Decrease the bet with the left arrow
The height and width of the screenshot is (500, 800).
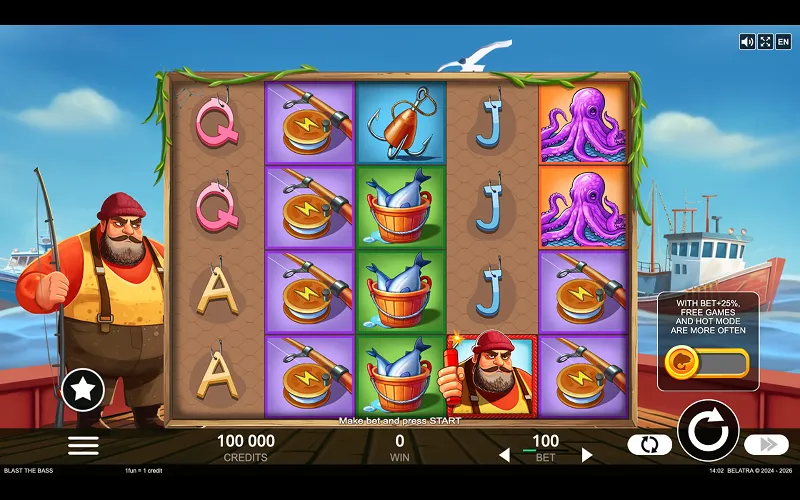(x=504, y=455)
